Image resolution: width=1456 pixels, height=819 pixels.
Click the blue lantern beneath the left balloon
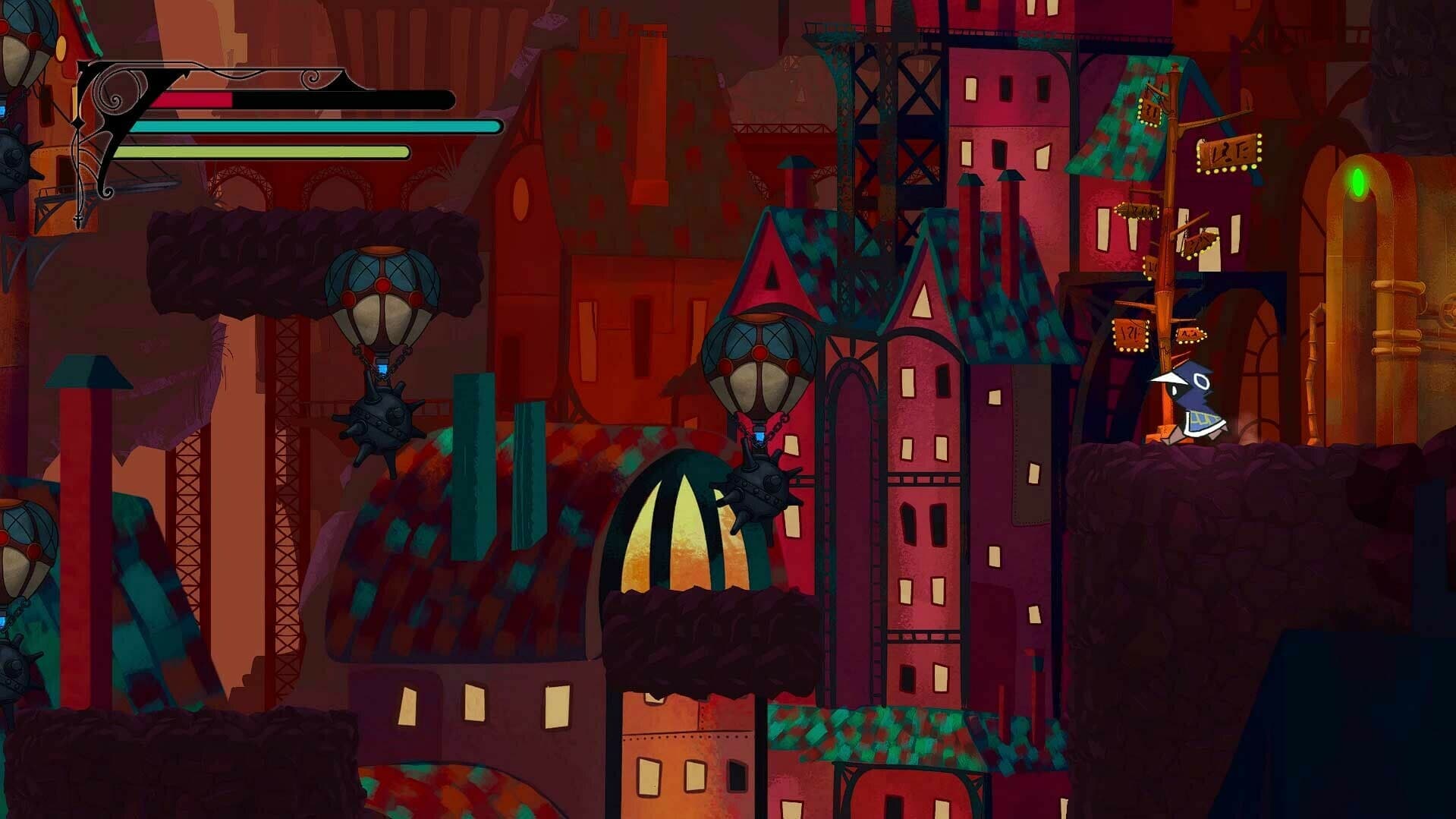click(x=382, y=368)
